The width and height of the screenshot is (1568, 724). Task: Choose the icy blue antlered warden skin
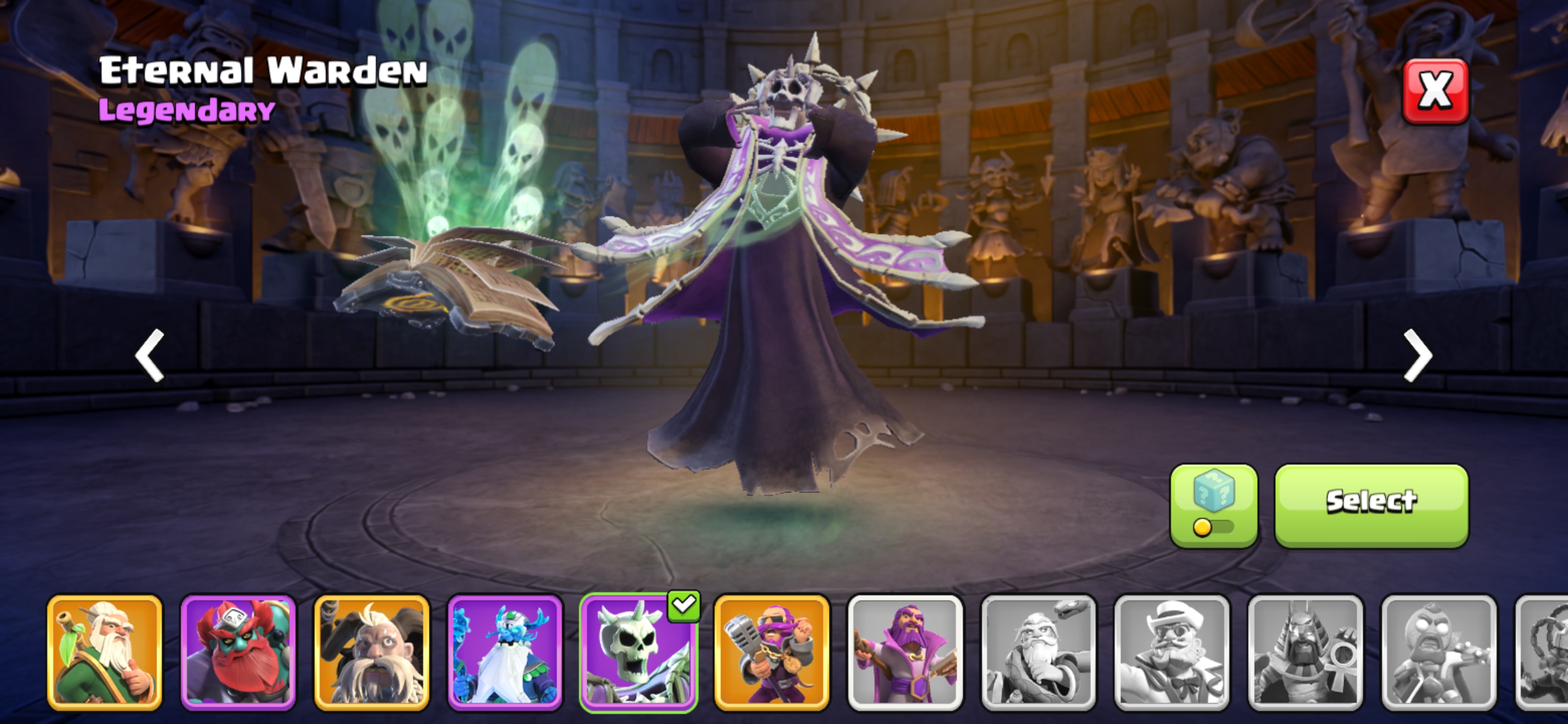tap(505, 652)
